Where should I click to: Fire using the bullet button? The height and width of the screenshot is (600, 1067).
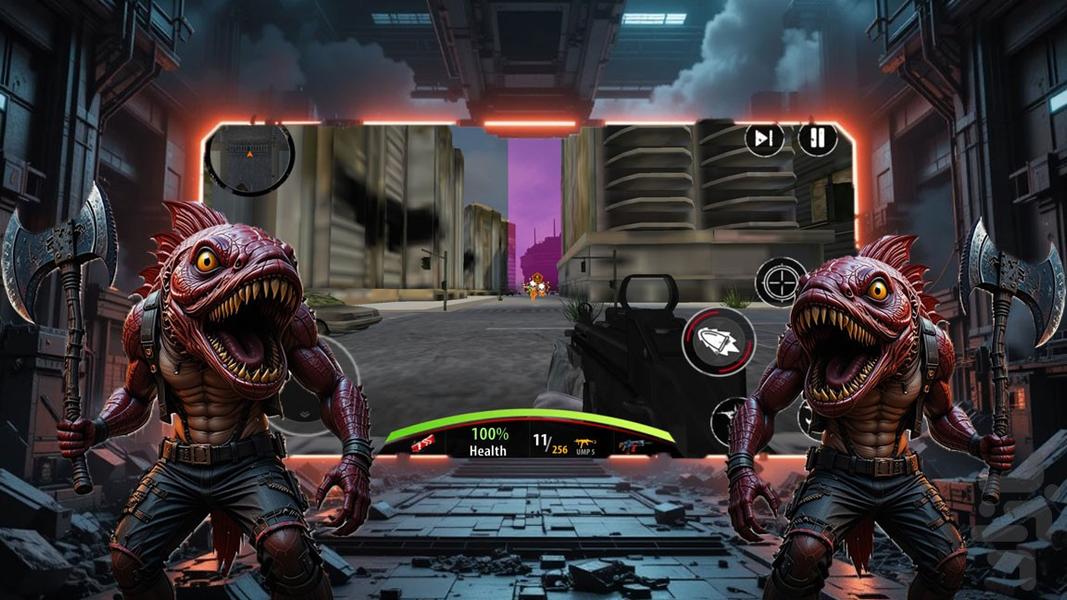coord(717,342)
